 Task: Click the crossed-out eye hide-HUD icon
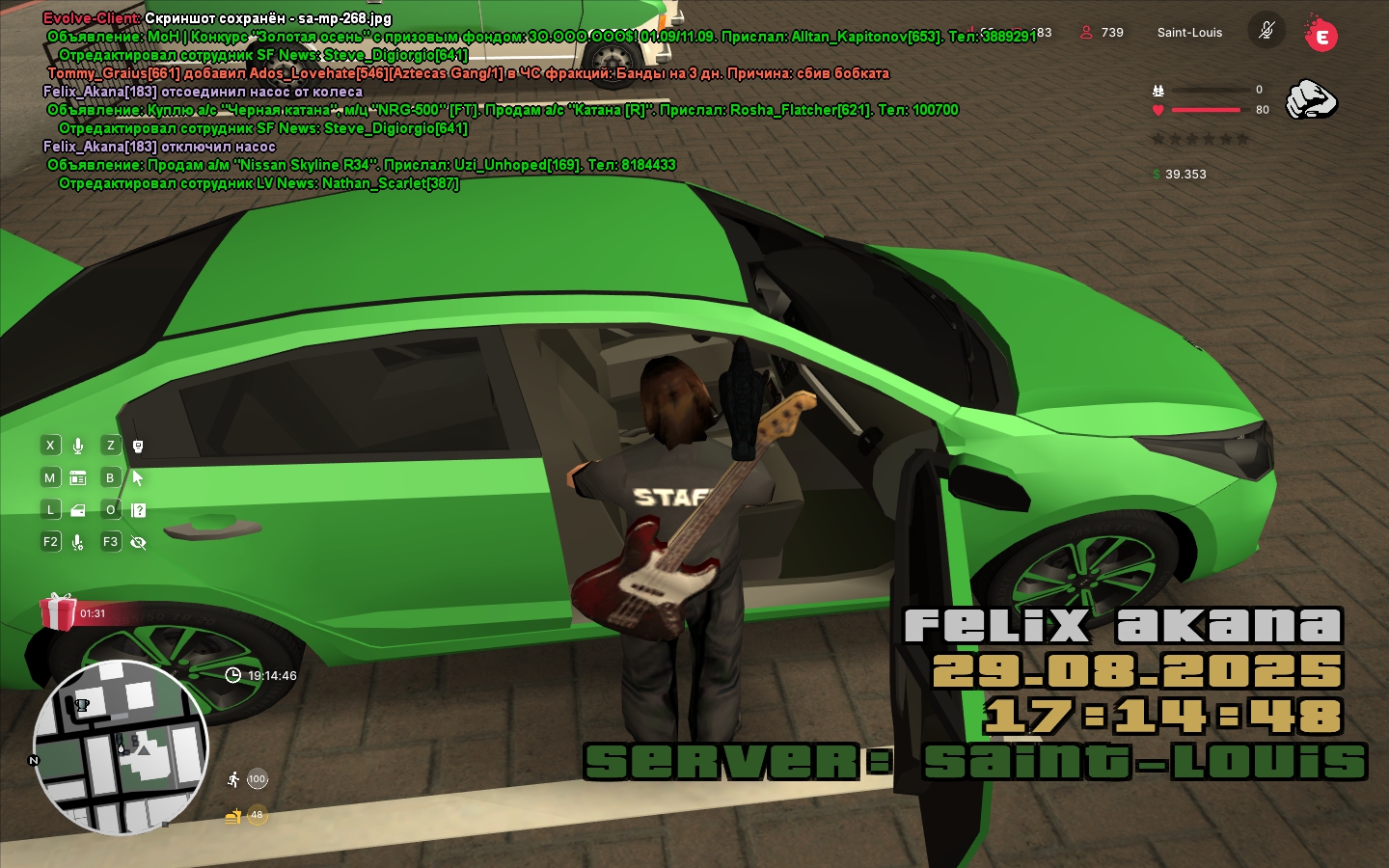(x=138, y=542)
